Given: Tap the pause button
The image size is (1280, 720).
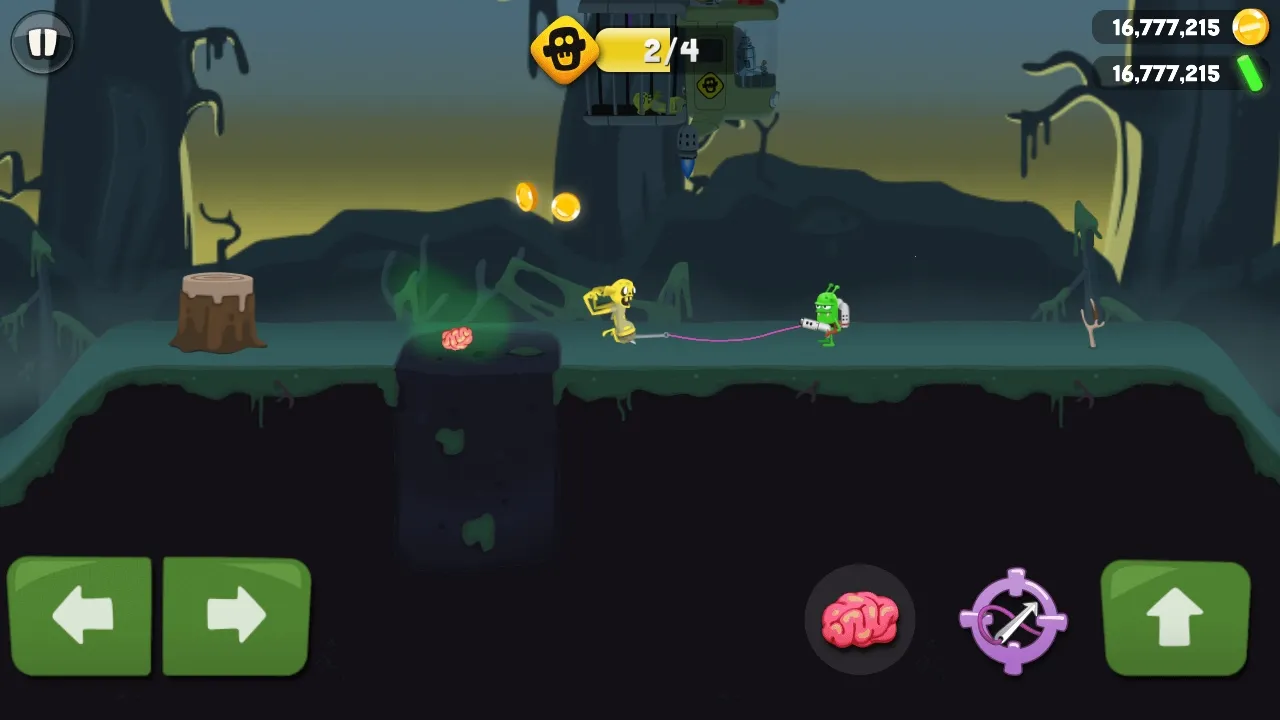Looking at the screenshot, I should (x=41, y=43).
